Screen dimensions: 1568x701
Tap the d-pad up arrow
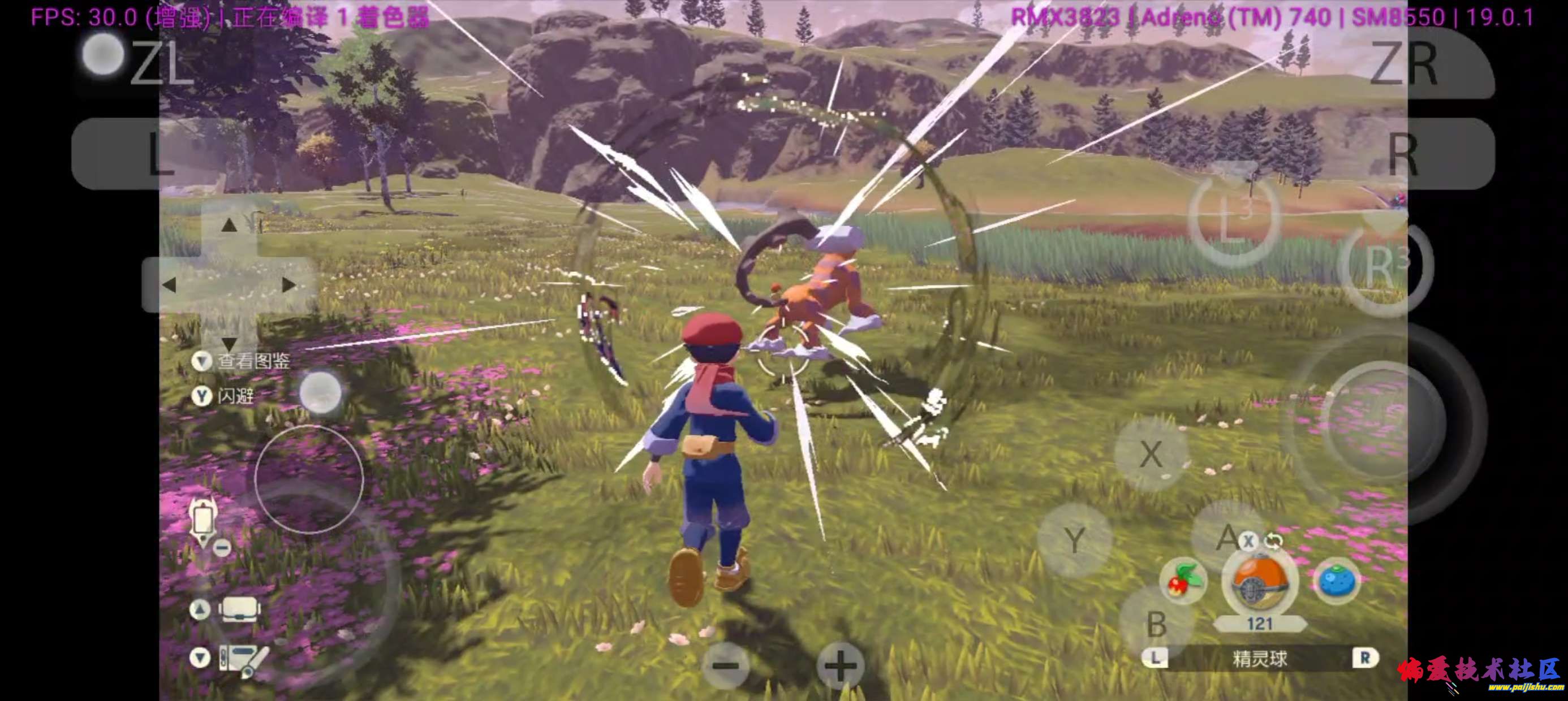pos(229,226)
